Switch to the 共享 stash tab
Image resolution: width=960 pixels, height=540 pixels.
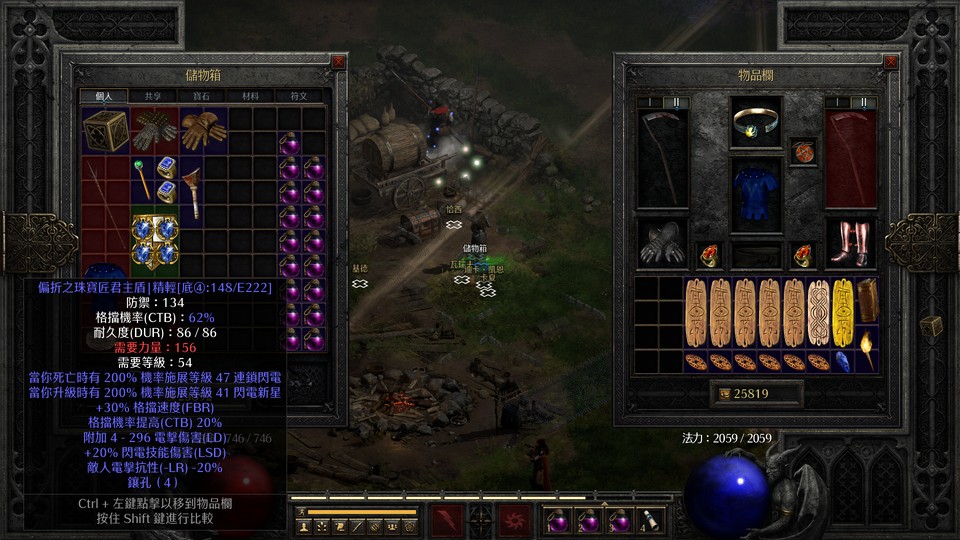[153, 96]
